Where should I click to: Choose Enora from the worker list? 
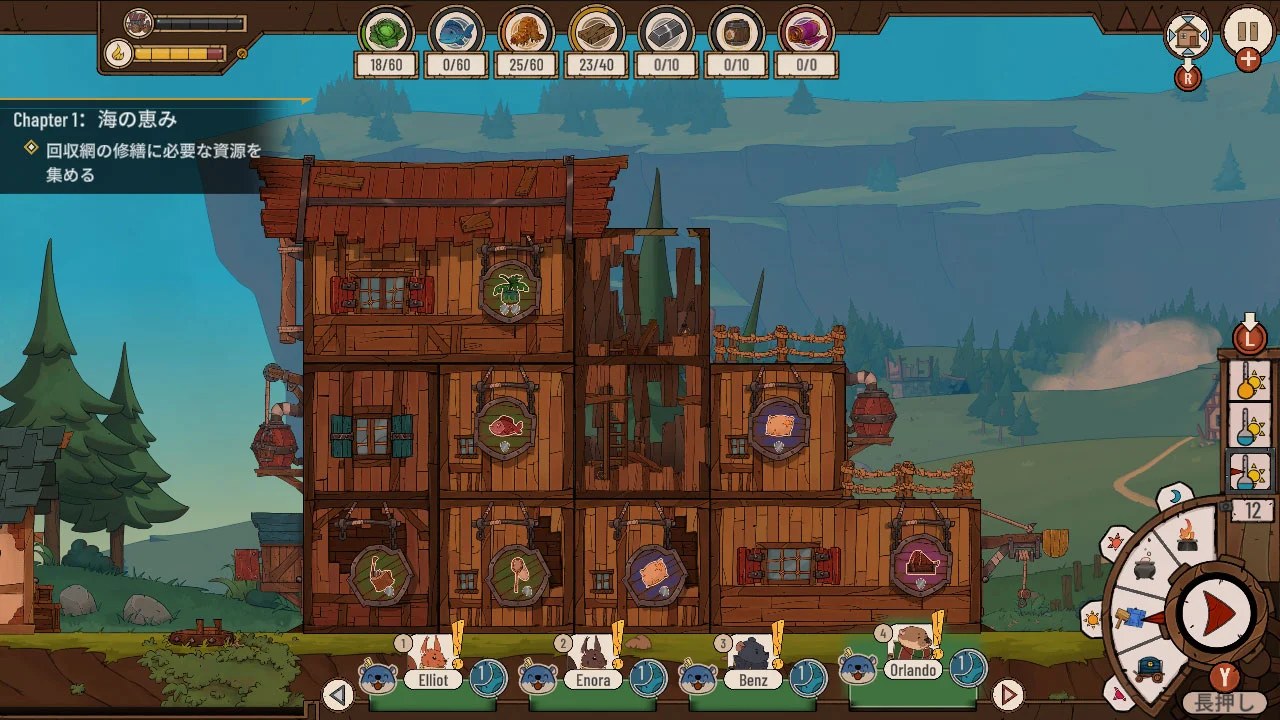coord(593,667)
